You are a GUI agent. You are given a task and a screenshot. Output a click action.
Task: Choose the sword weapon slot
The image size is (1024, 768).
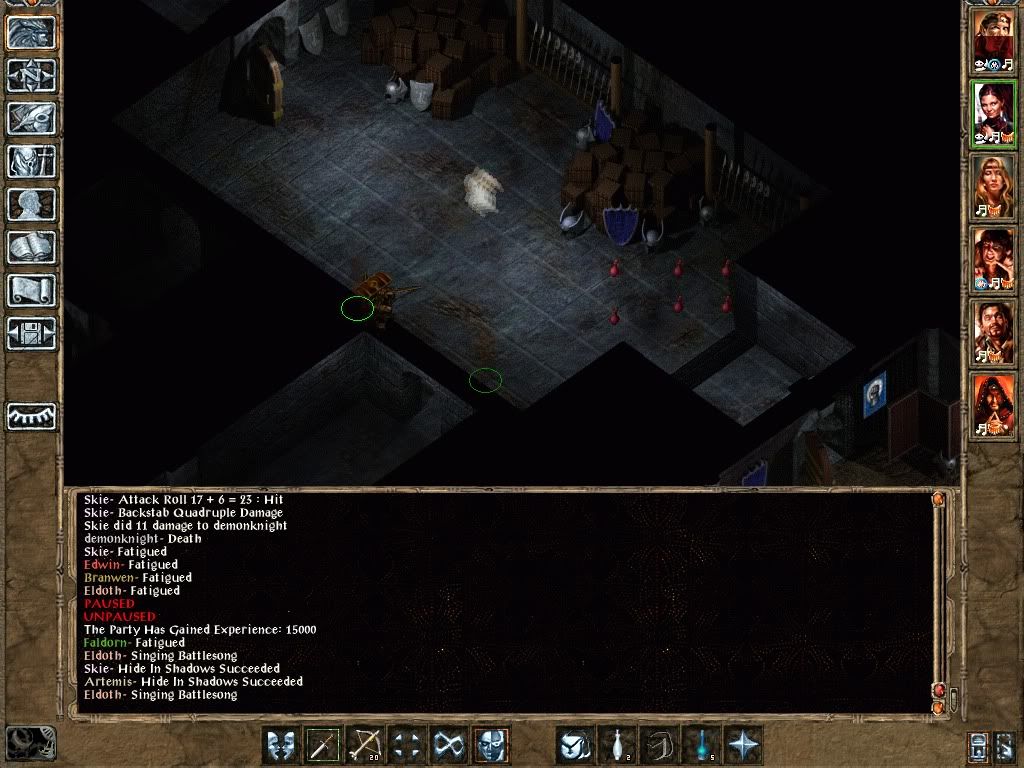pos(324,745)
